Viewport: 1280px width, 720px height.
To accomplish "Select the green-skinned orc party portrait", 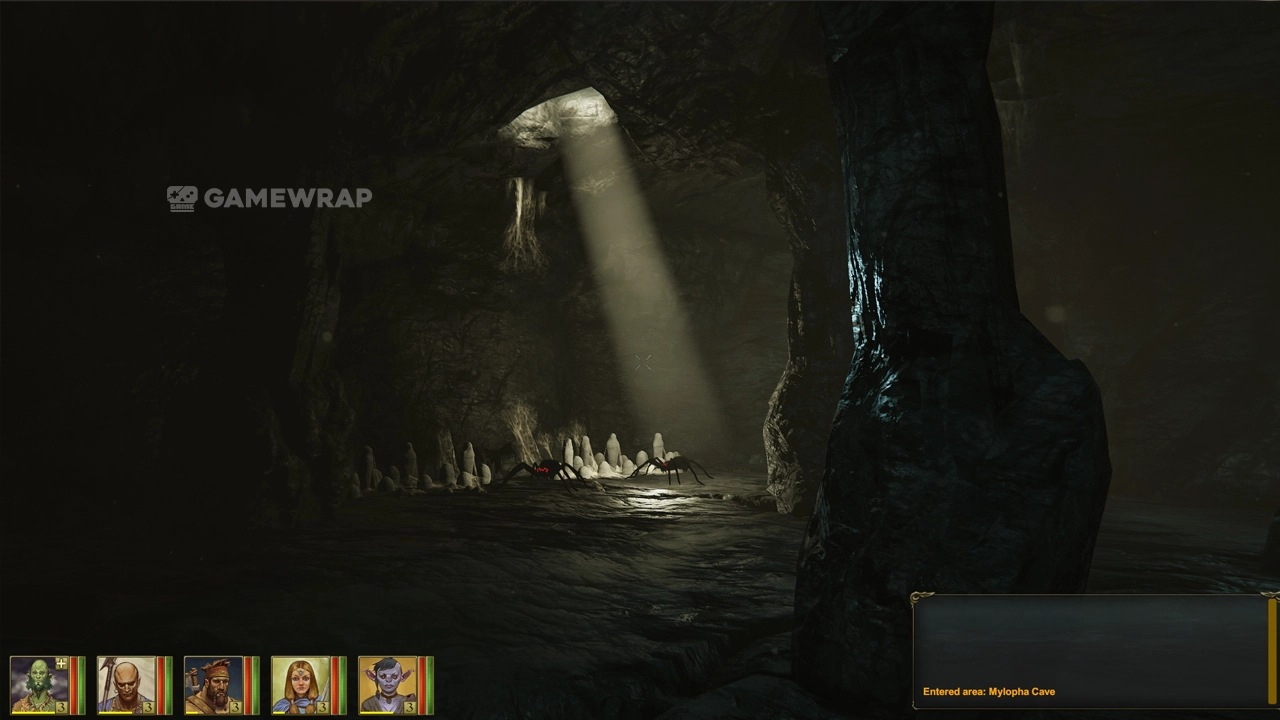I will click(38, 685).
